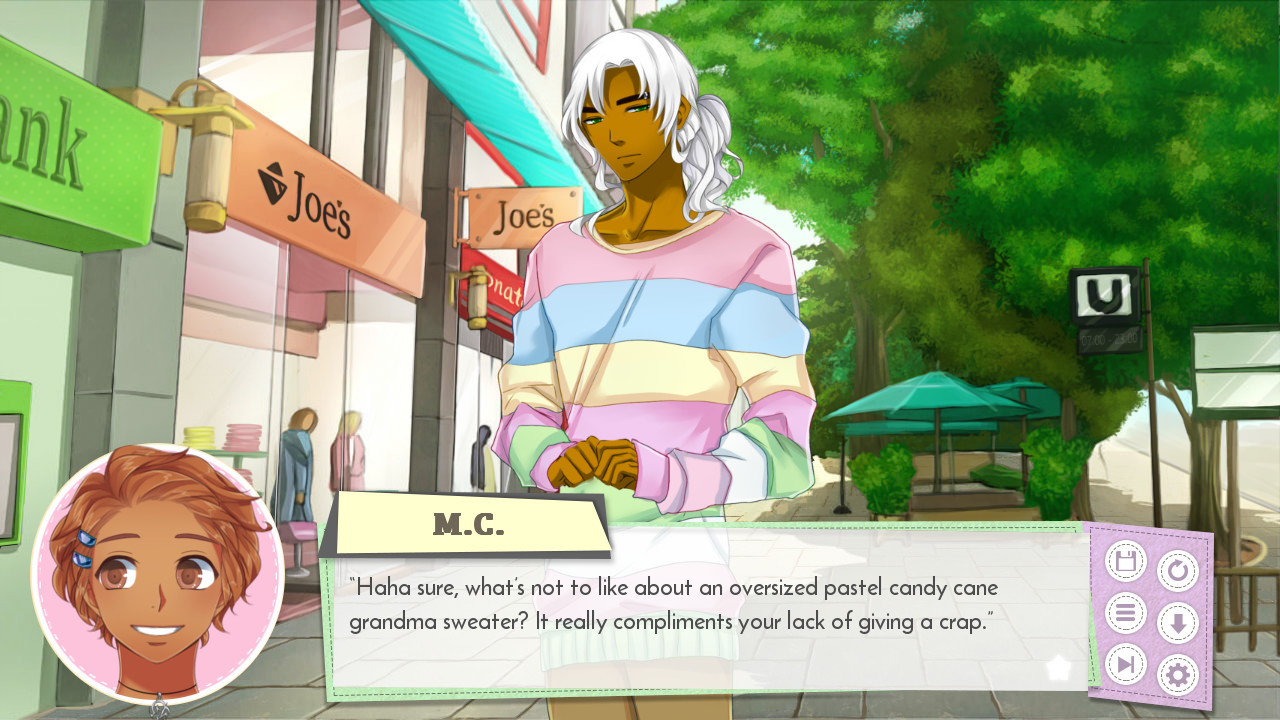
Task: Open the dialogue history log icon
Action: point(1124,610)
